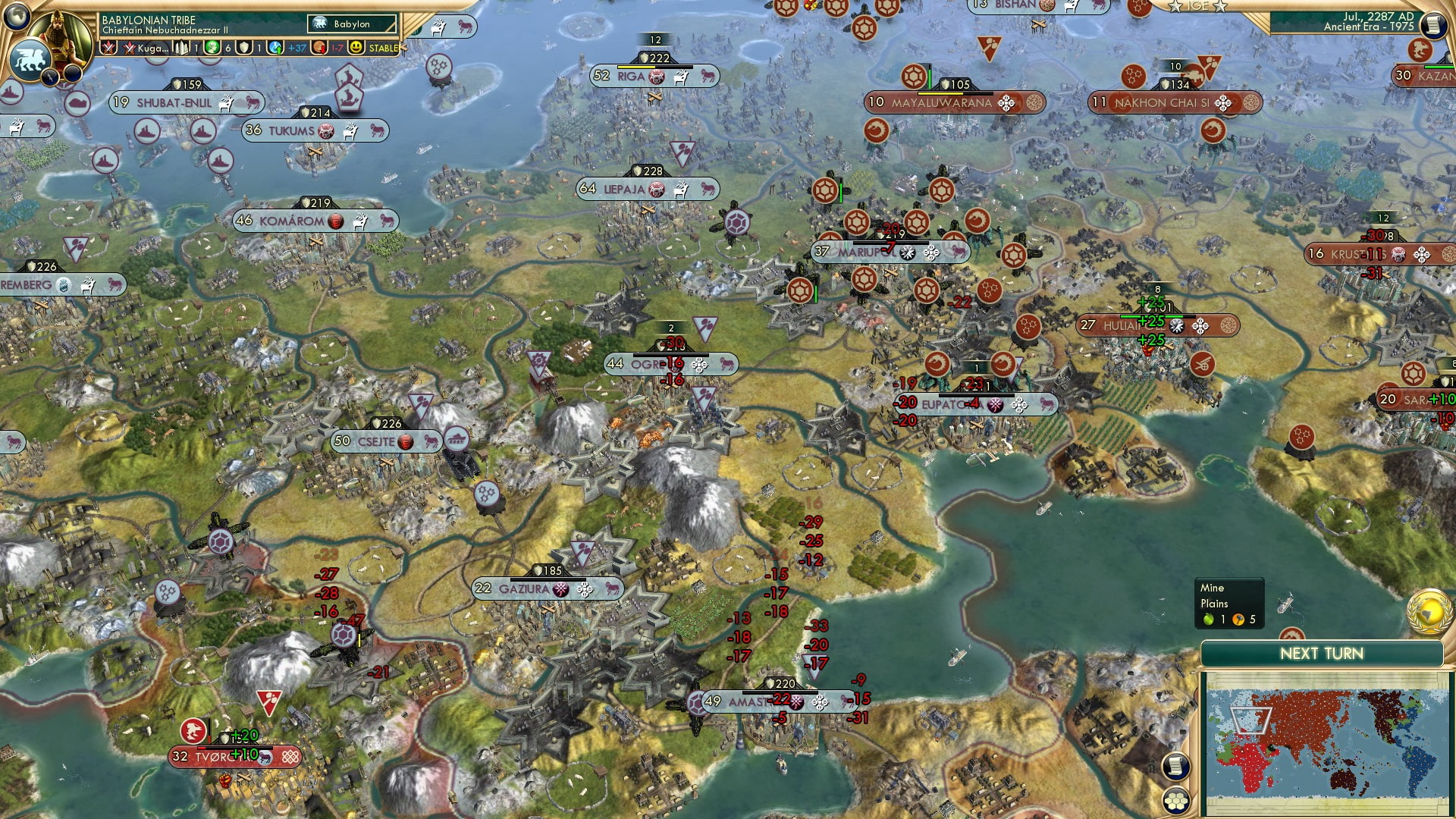Click the small lightning button below the leader portrait
This screenshot has width=1456, height=819.
[x=50, y=77]
